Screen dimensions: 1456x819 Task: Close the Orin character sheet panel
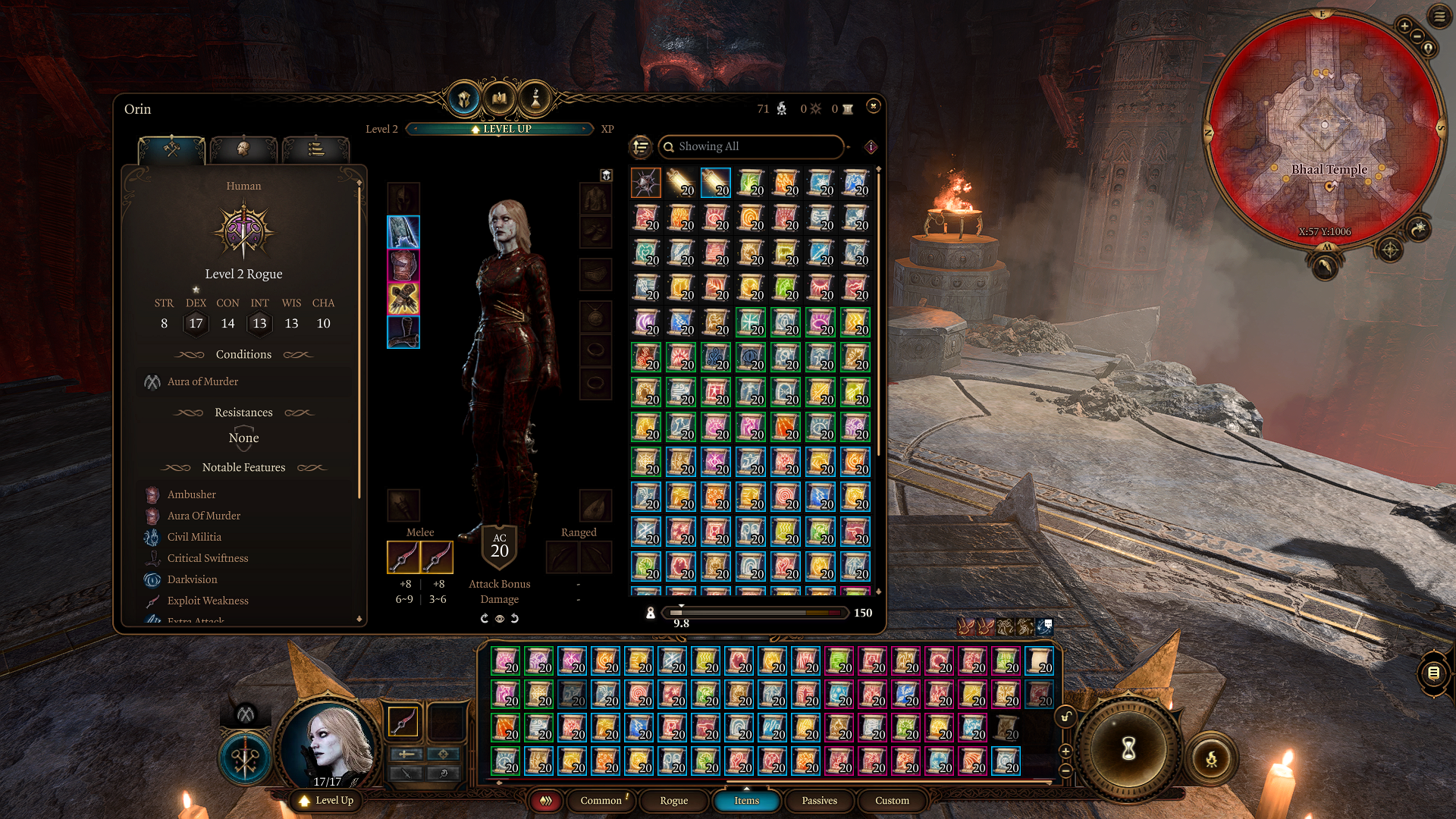pyautogui.click(x=873, y=106)
